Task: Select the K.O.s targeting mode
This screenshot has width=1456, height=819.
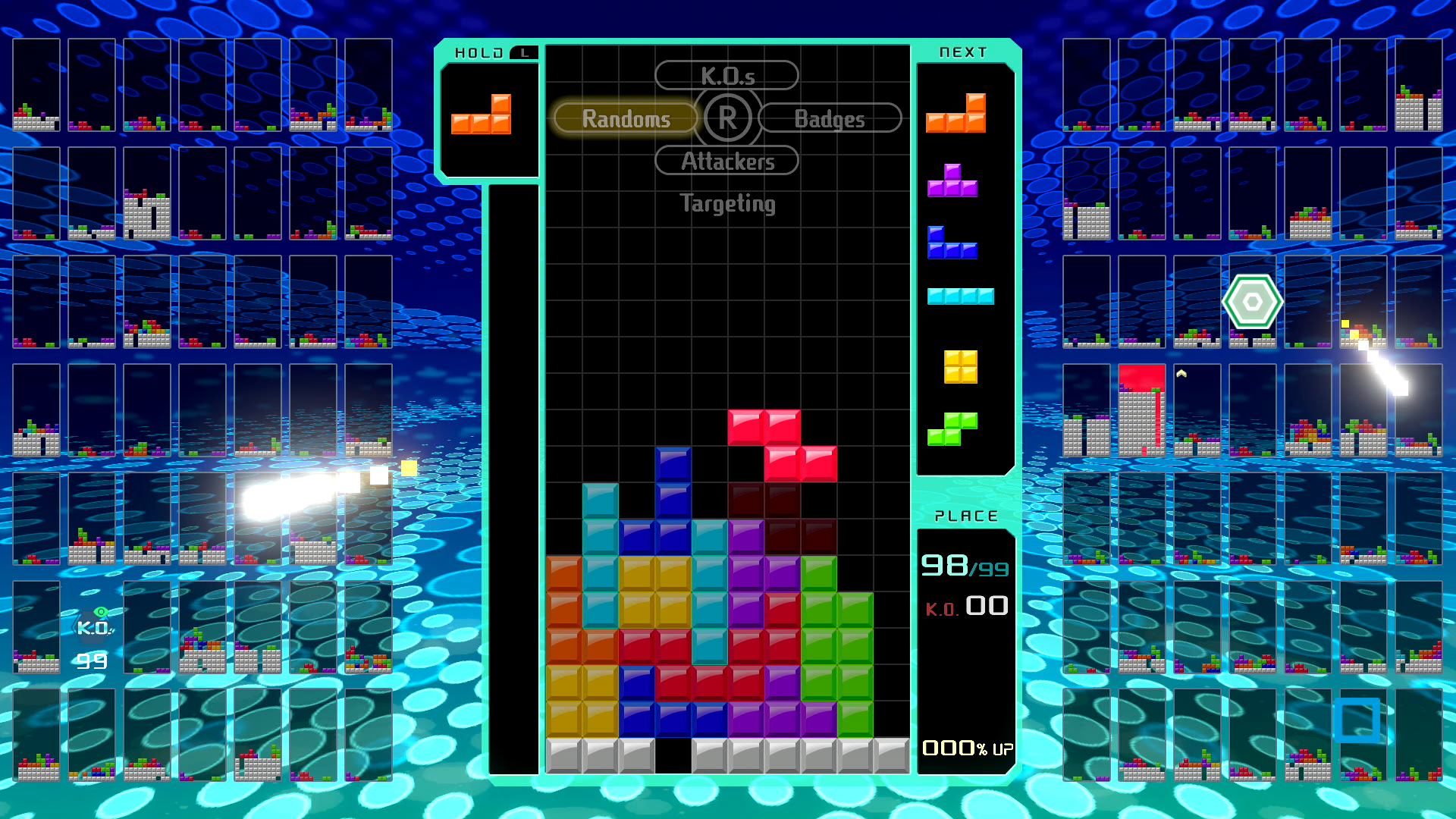Action: [x=726, y=74]
